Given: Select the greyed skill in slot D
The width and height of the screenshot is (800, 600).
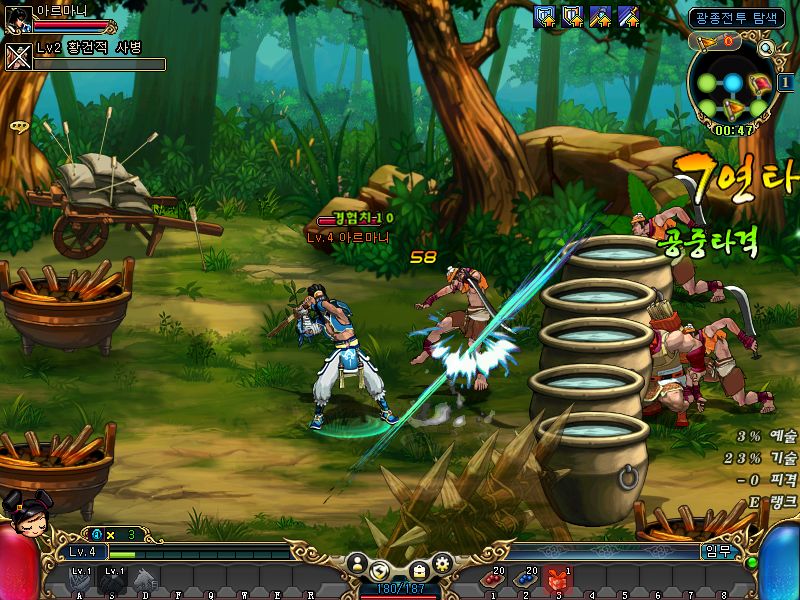Looking at the screenshot, I should click(146, 579).
